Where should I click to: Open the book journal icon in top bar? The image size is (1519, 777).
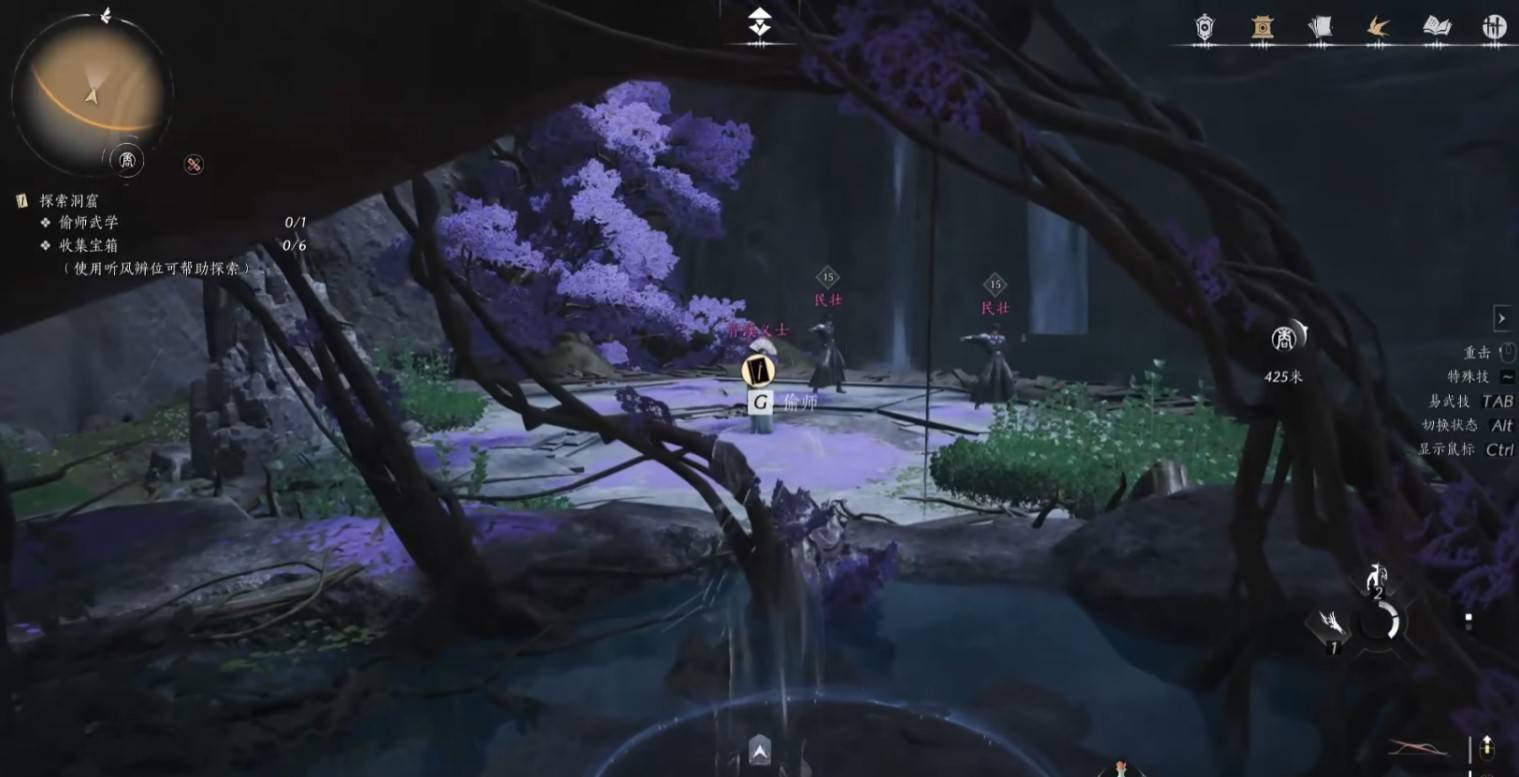(x=1434, y=27)
